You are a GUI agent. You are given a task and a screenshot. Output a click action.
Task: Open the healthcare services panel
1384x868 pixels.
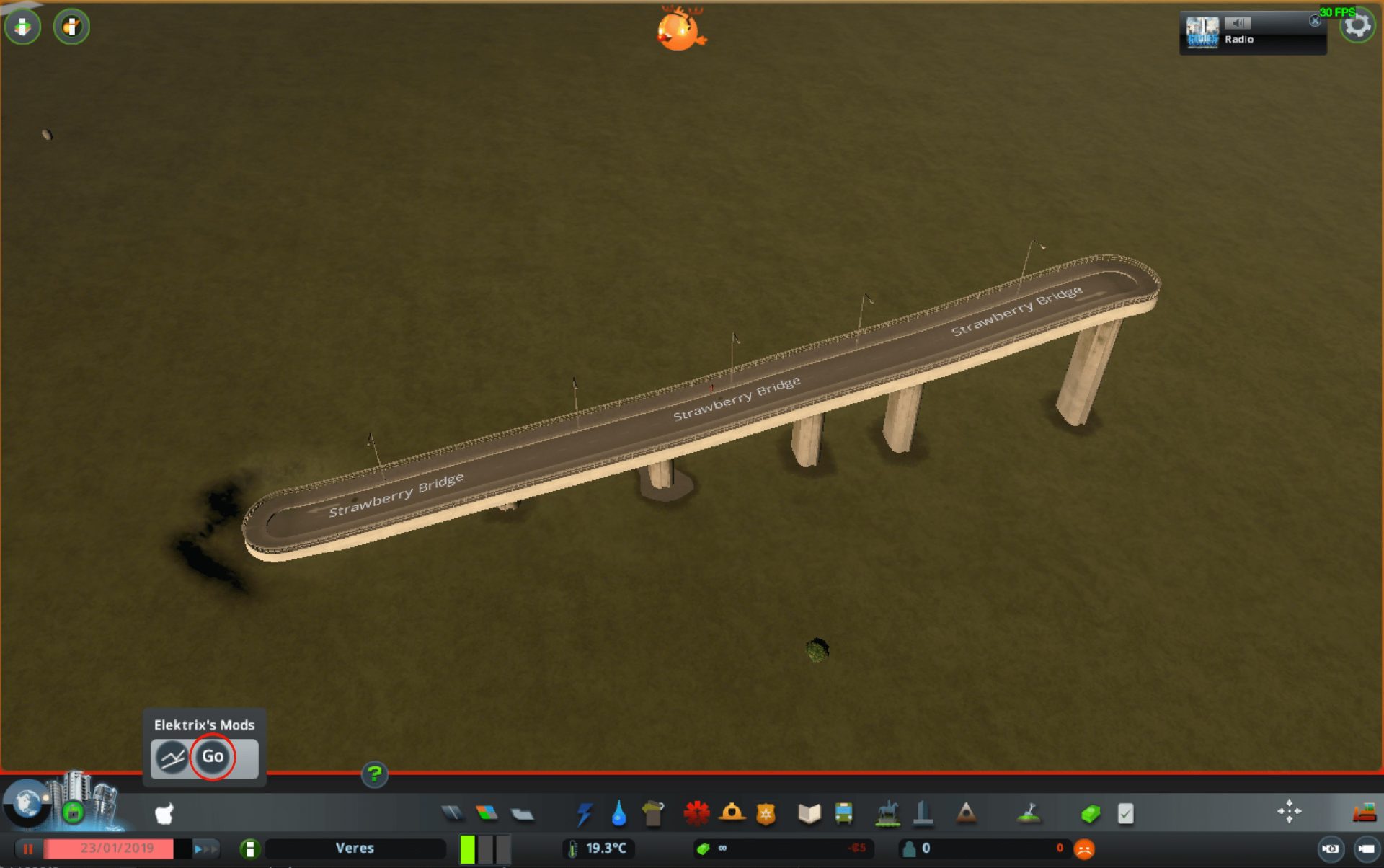click(696, 813)
